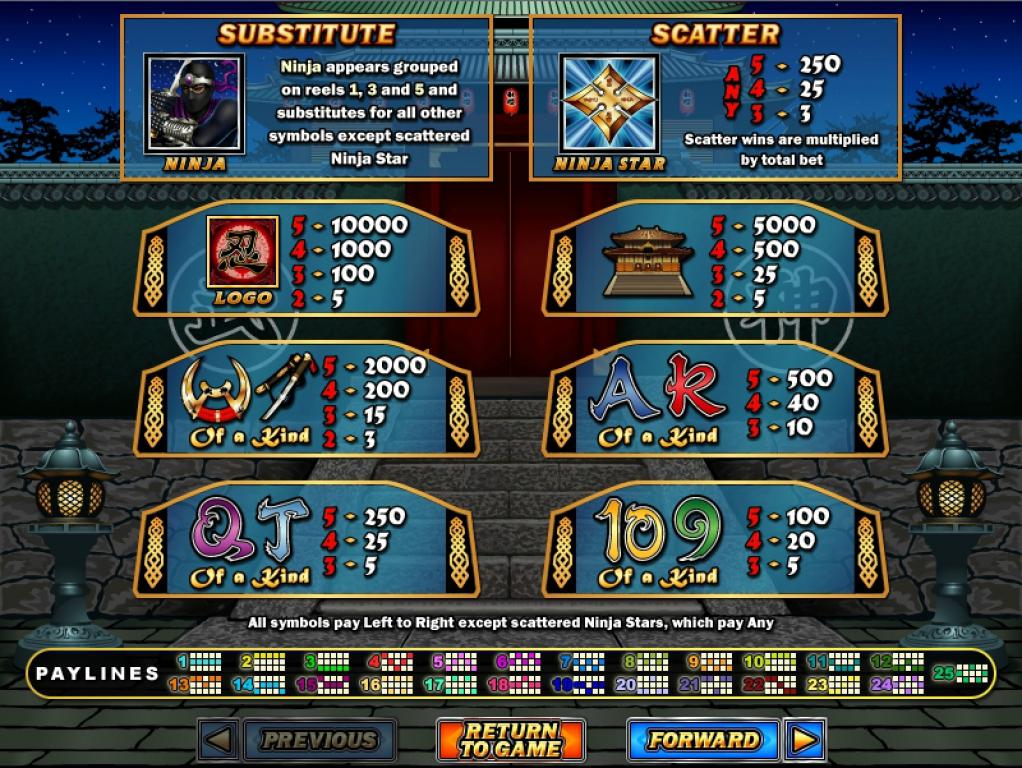Click the left arrow beside Previous

220,740
